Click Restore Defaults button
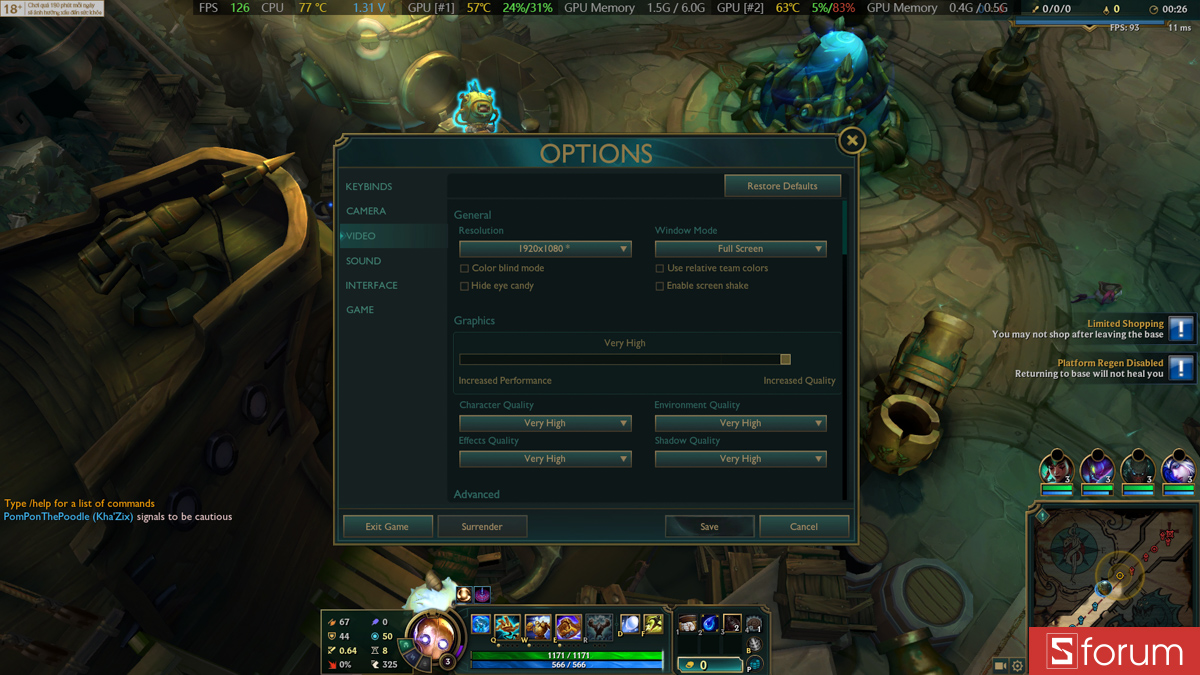 [782, 186]
